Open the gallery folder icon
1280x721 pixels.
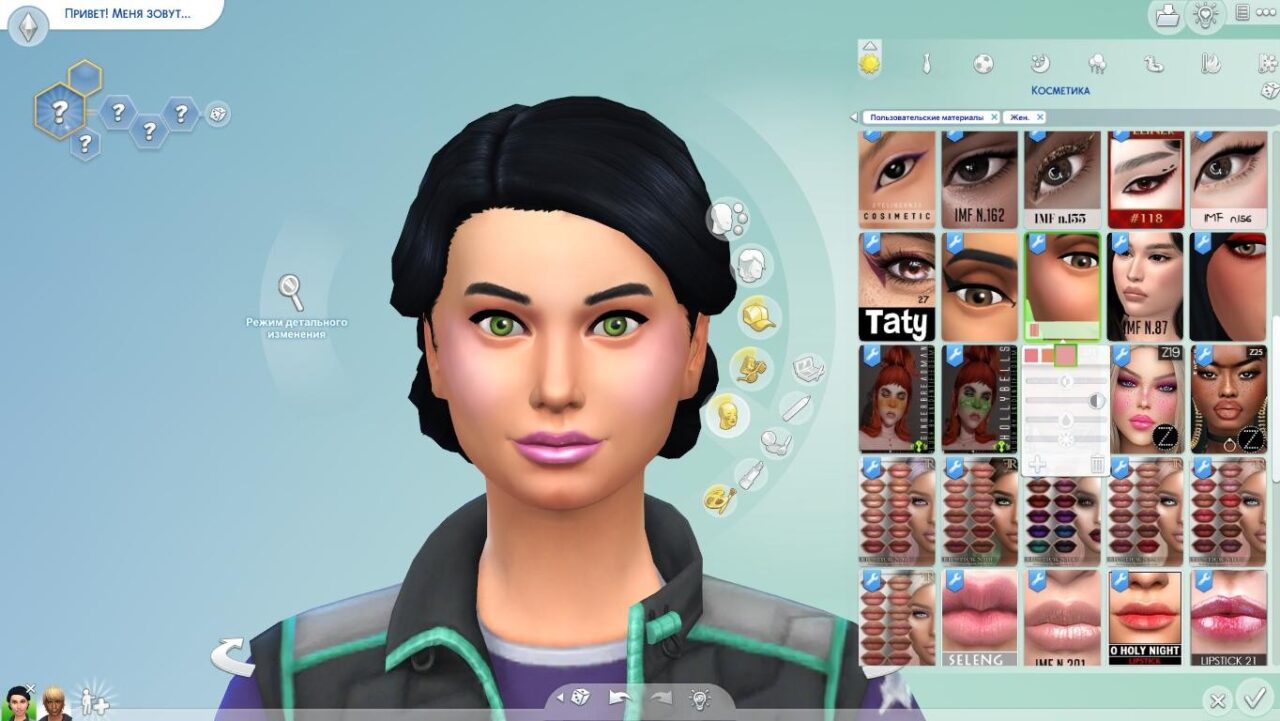[x=1166, y=15]
